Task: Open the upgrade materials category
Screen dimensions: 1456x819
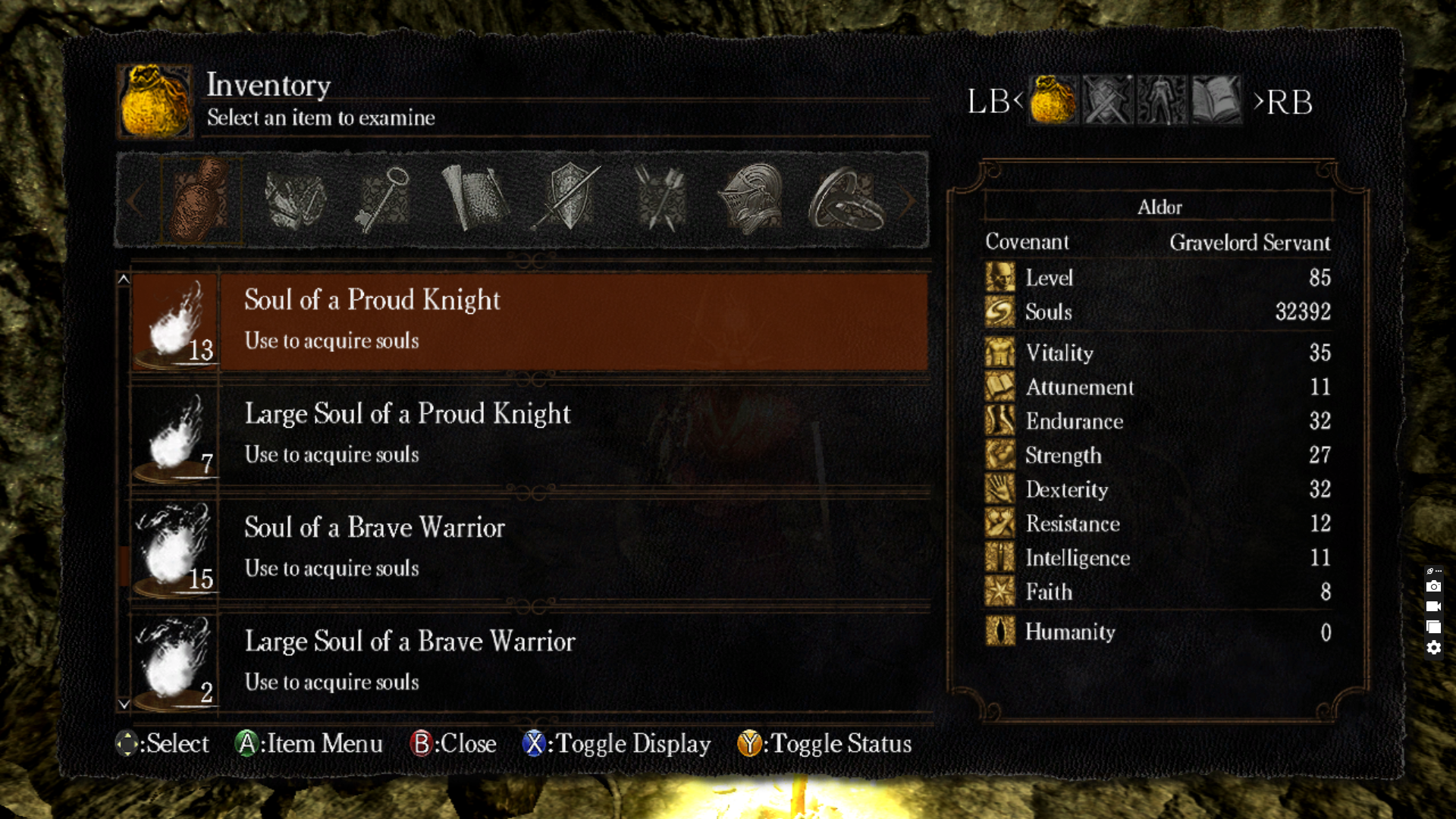Action: pos(295,200)
